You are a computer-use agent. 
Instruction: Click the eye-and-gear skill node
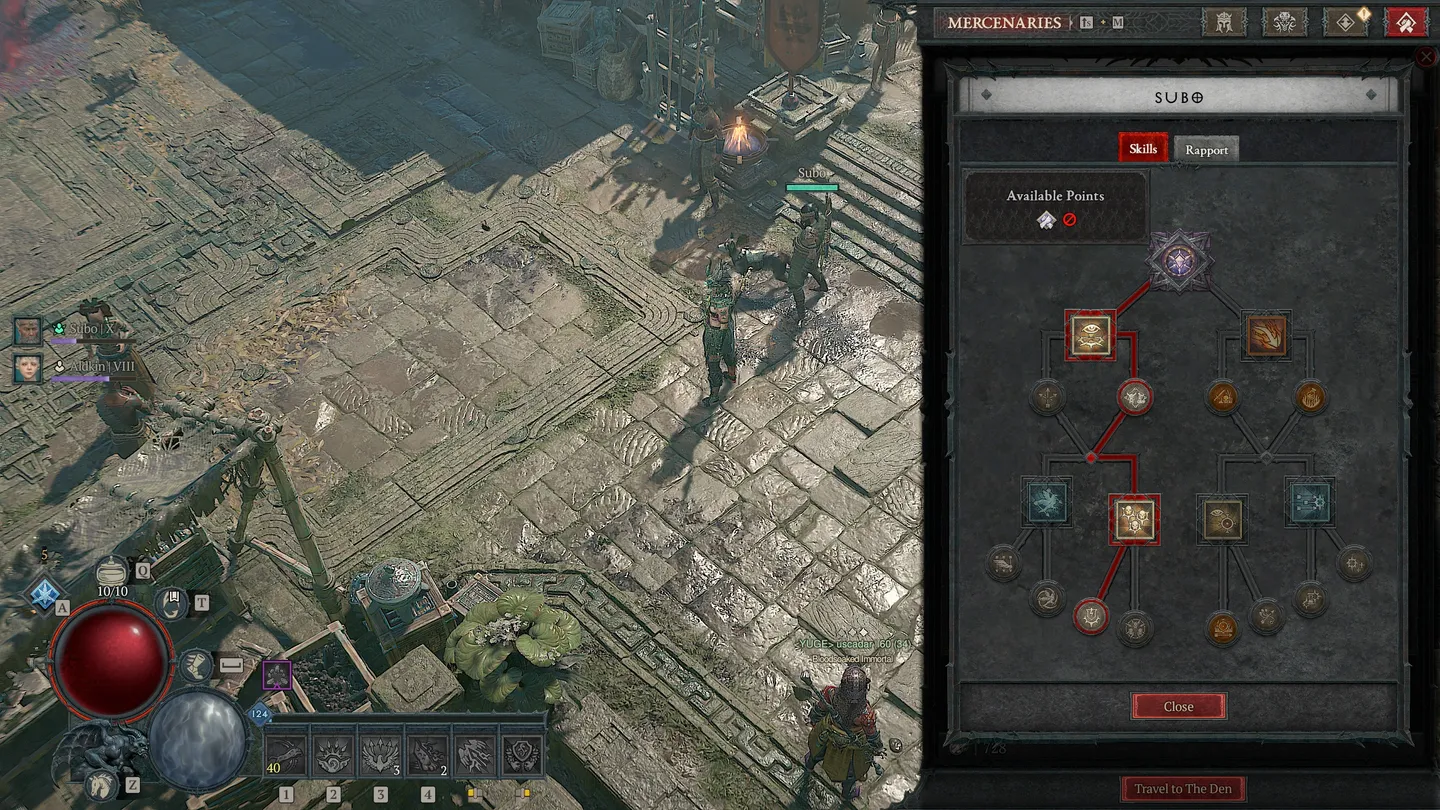1224,518
